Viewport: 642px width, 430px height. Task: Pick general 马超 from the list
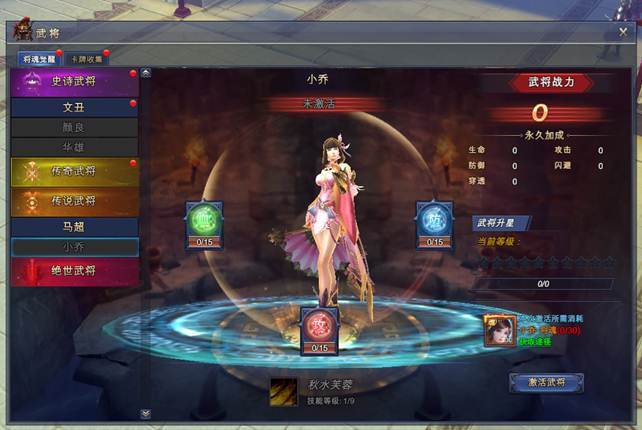74,227
